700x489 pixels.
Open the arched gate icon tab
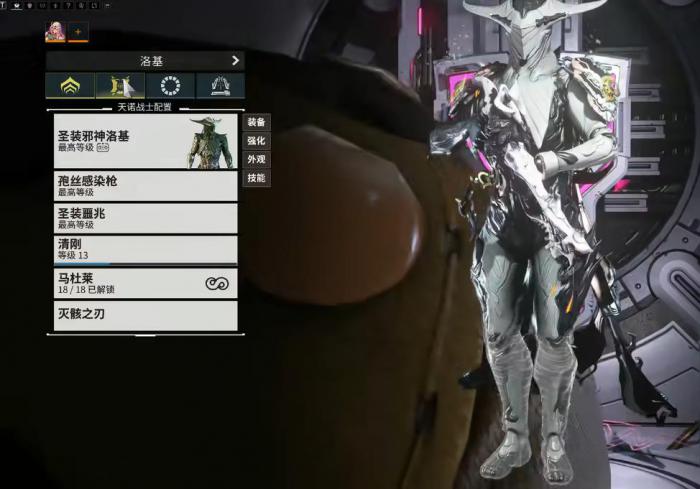[x=220, y=86]
